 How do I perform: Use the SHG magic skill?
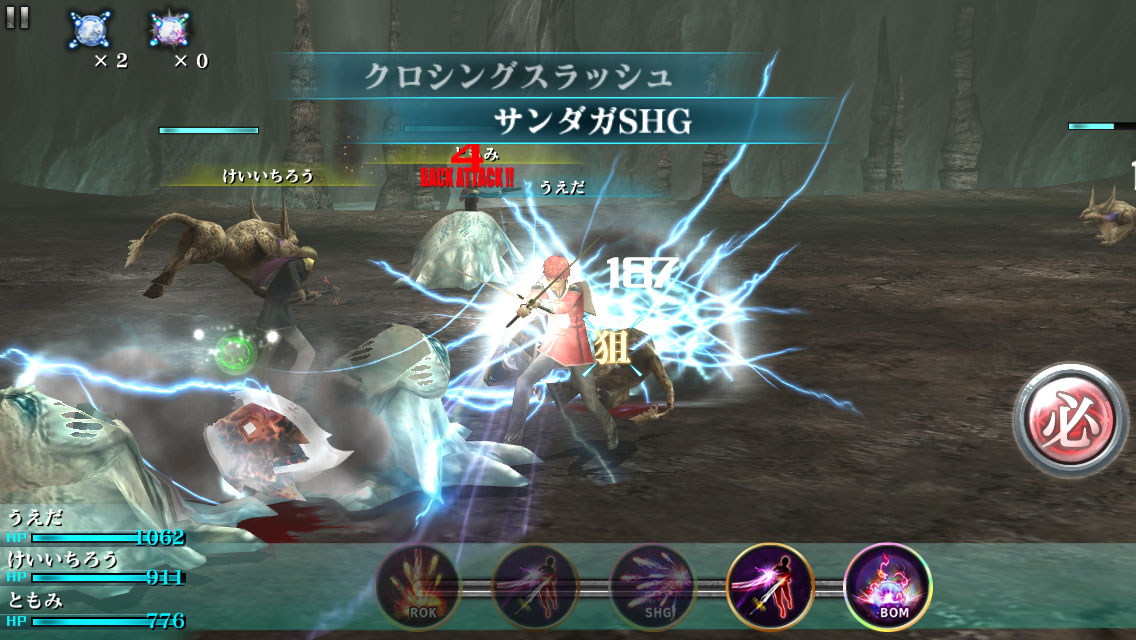coord(652,586)
